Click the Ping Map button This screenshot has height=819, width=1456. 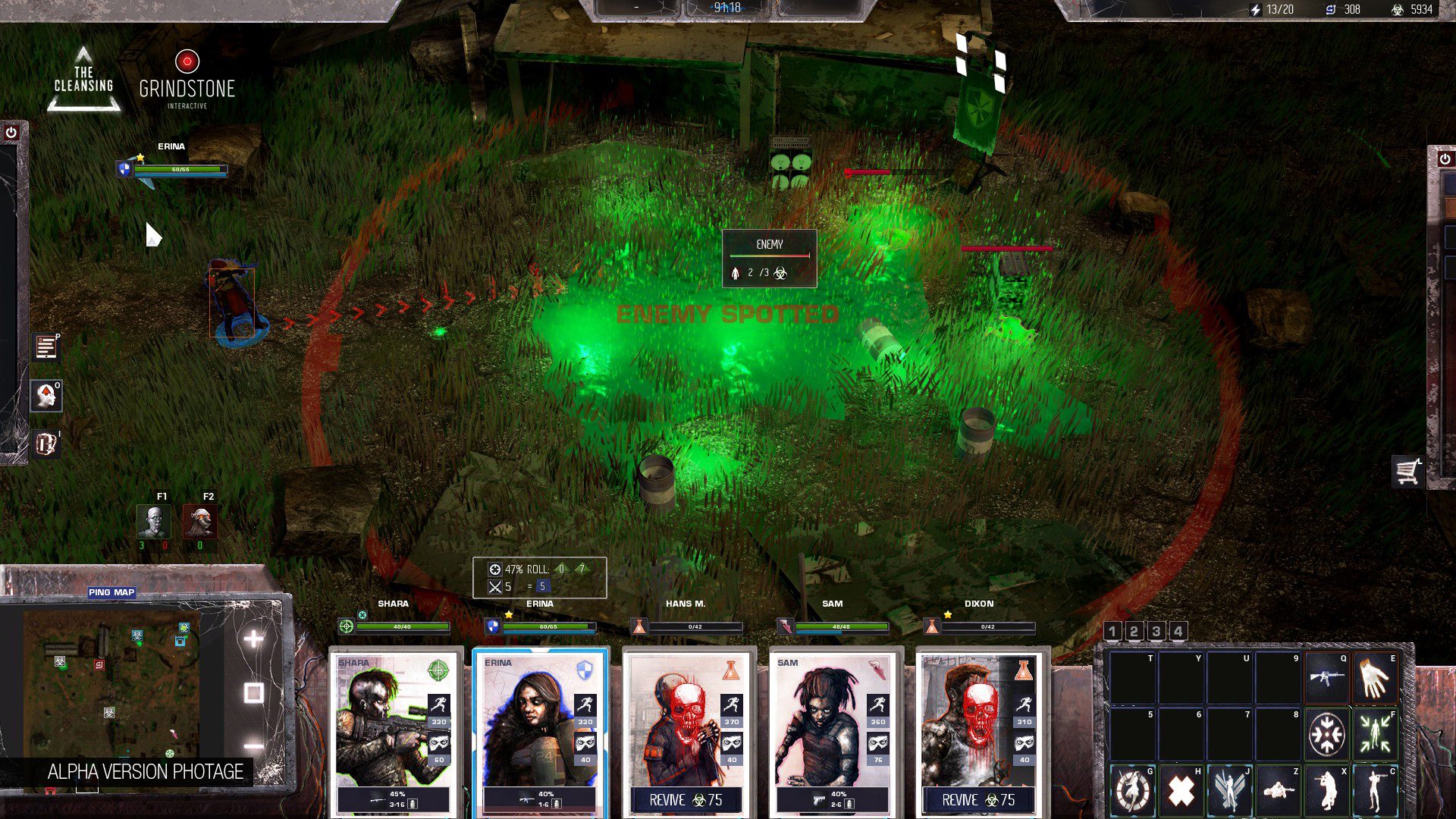point(111,592)
